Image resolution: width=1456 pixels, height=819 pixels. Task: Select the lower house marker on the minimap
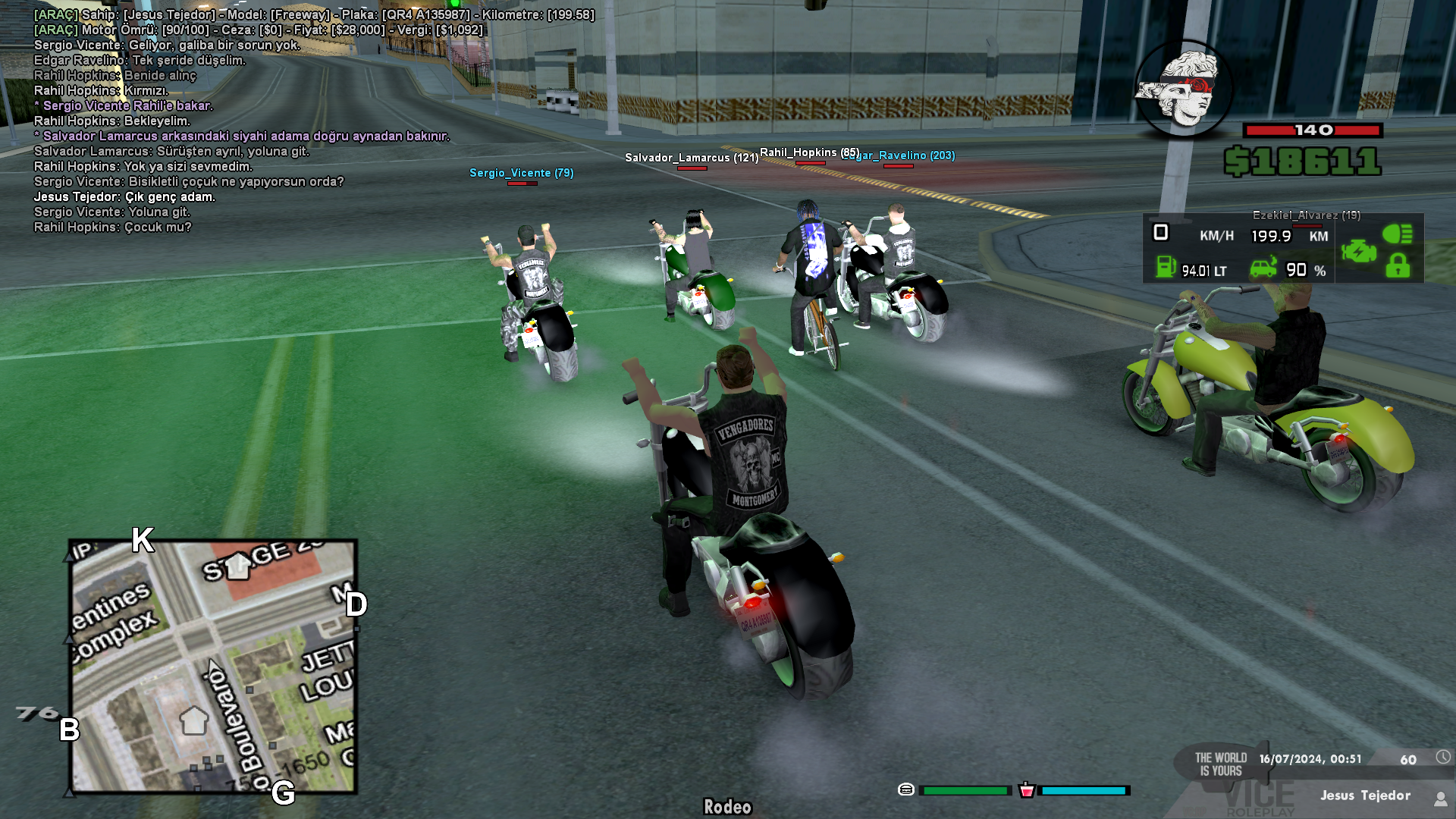[193, 720]
